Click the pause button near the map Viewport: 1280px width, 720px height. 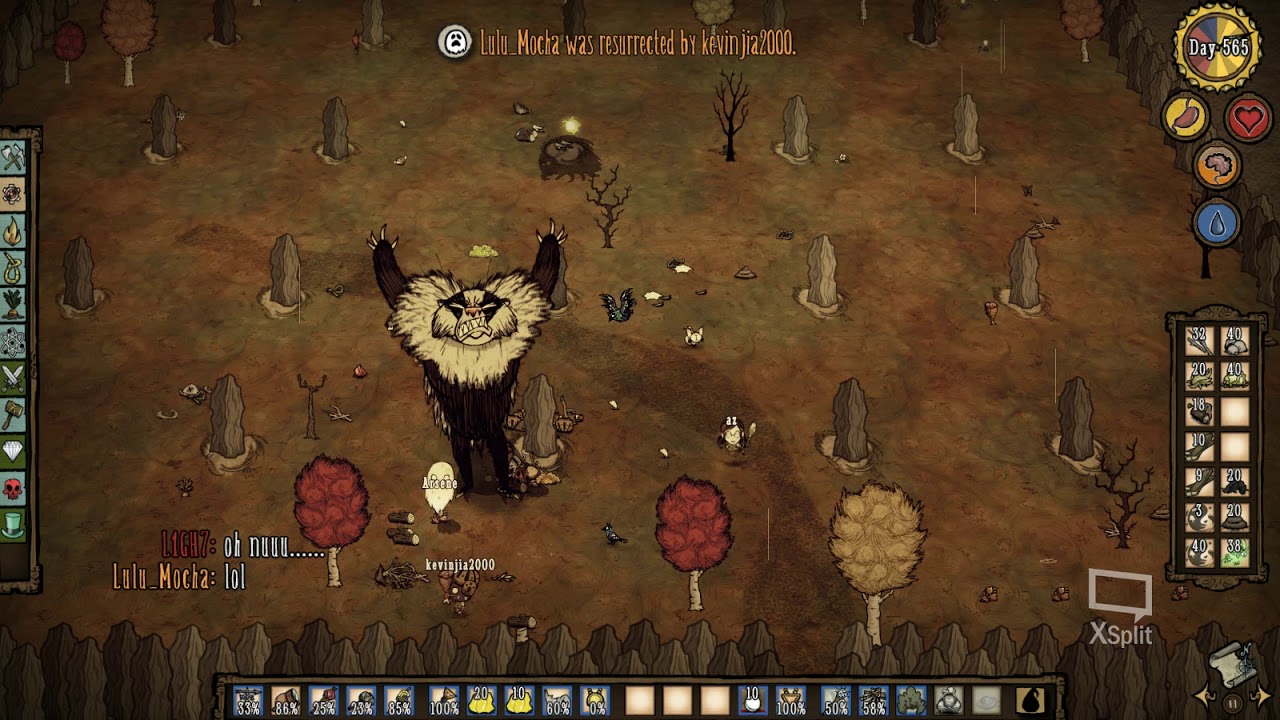pos(1233,703)
